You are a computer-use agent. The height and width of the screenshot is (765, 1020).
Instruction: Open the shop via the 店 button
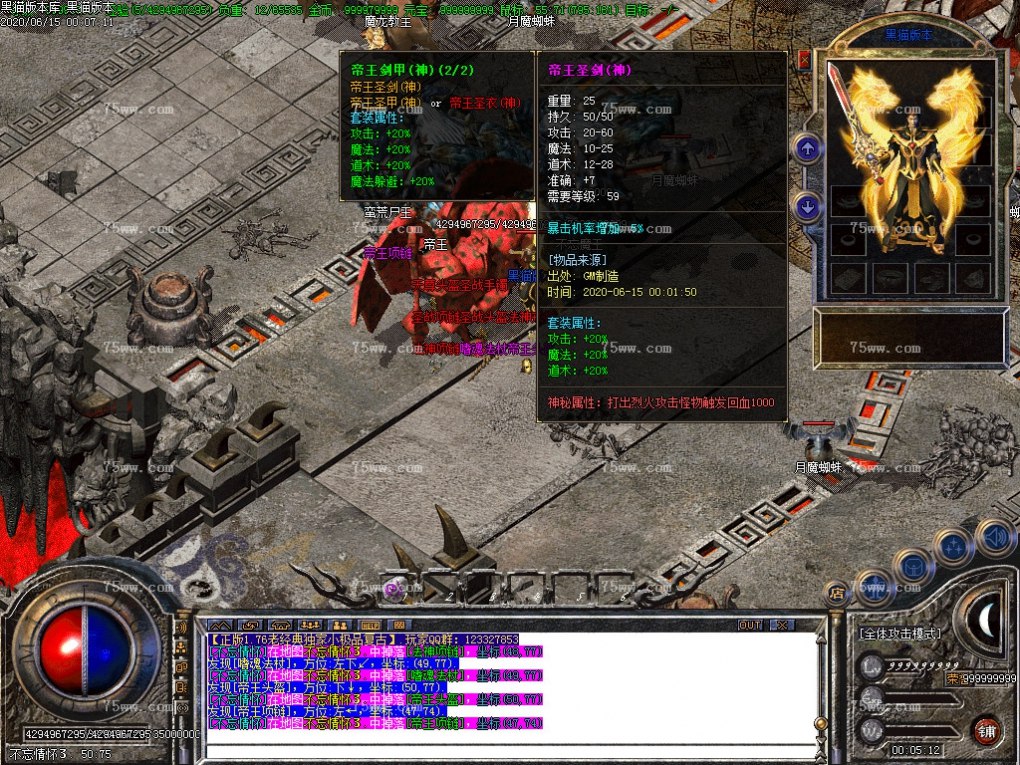(x=836, y=594)
